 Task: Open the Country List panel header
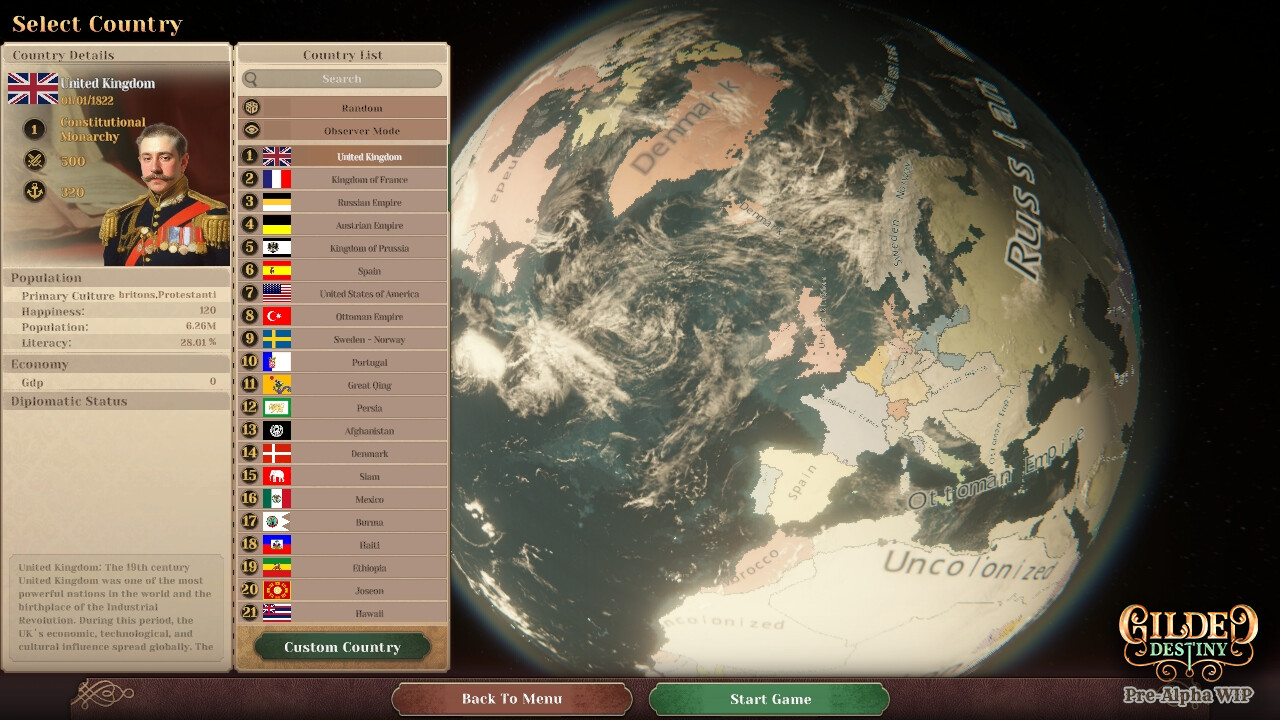click(341, 54)
